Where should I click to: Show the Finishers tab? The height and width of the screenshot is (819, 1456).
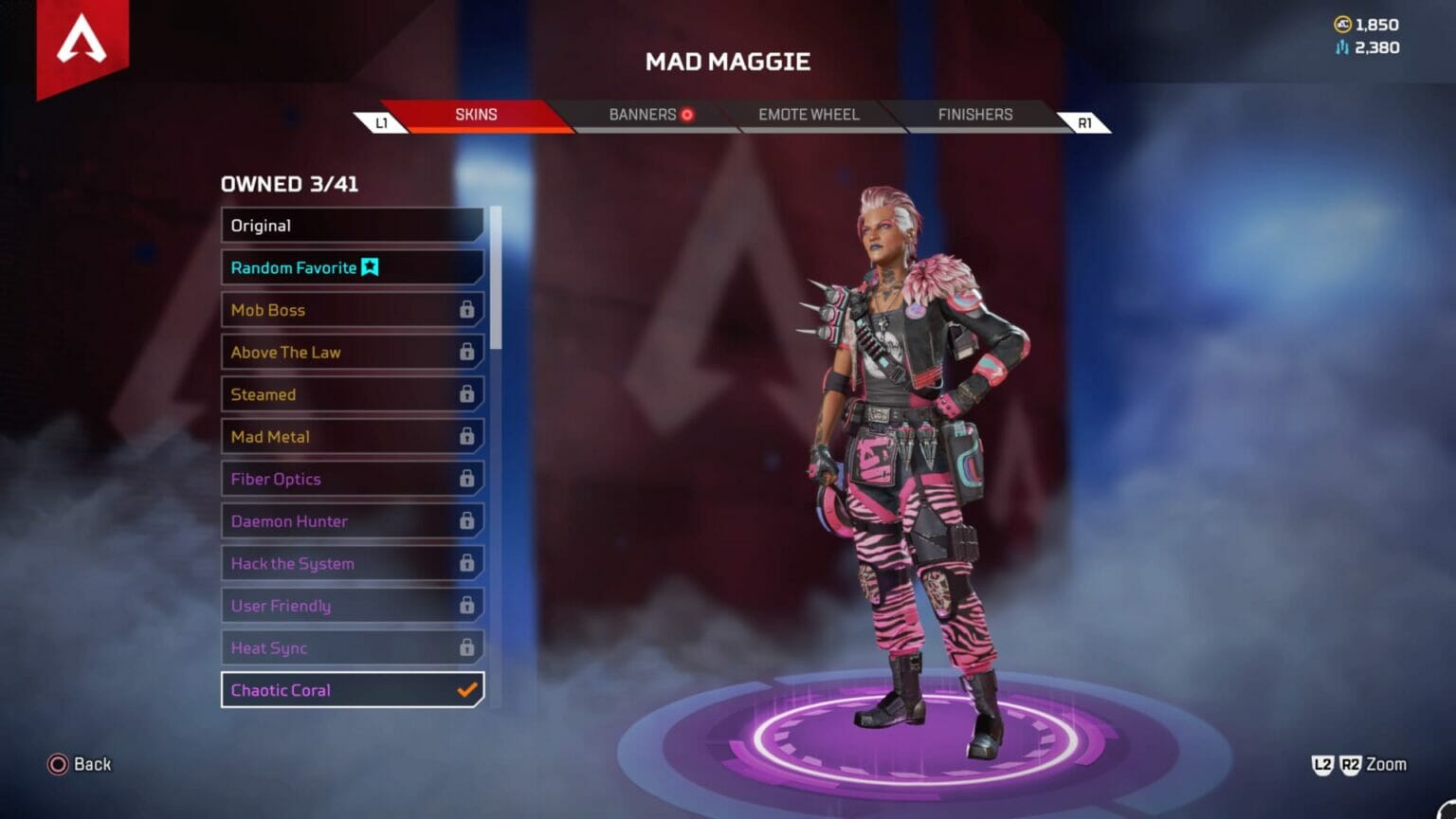click(974, 115)
